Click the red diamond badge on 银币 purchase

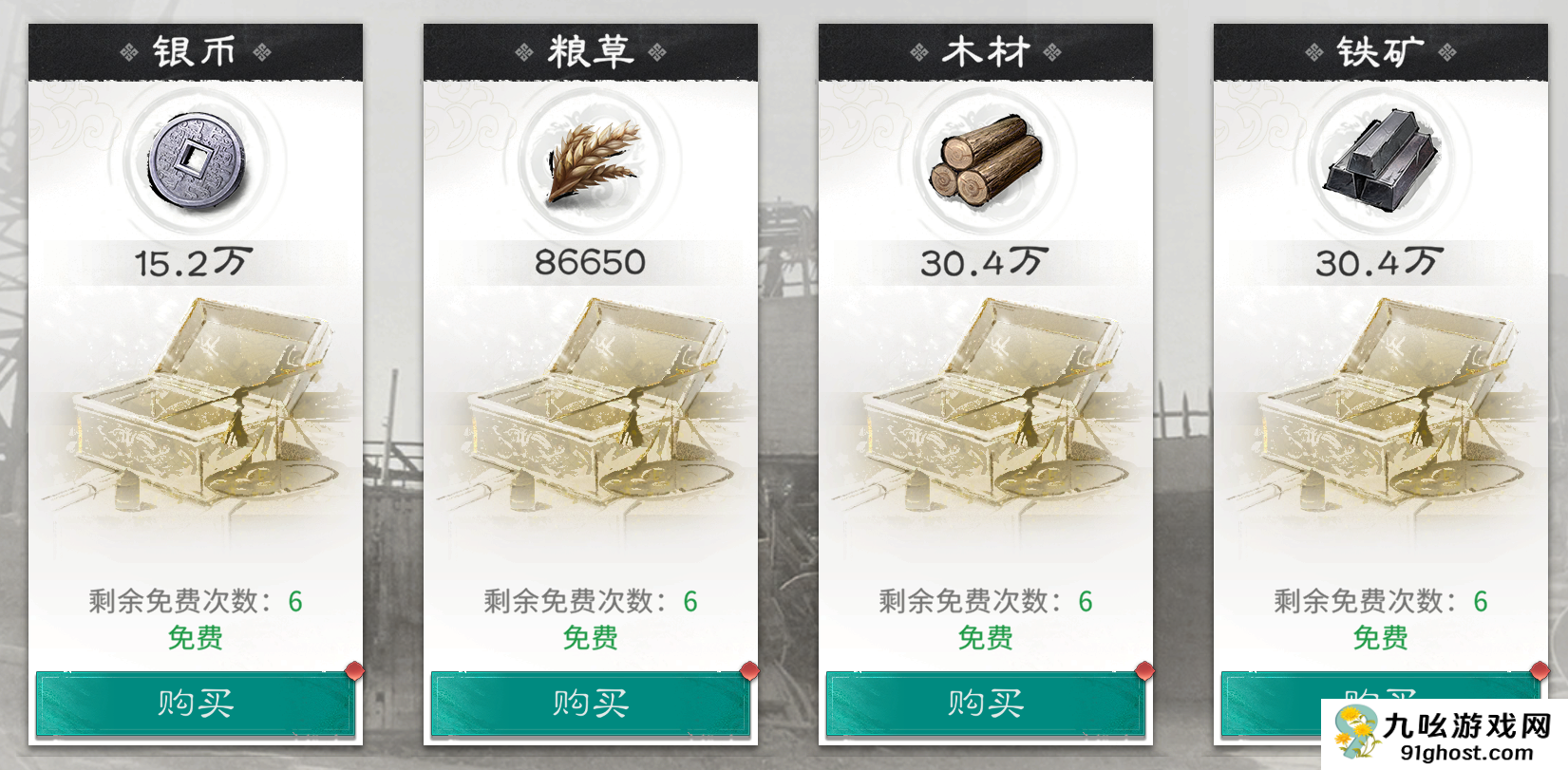pyautogui.click(x=353, y=670)
